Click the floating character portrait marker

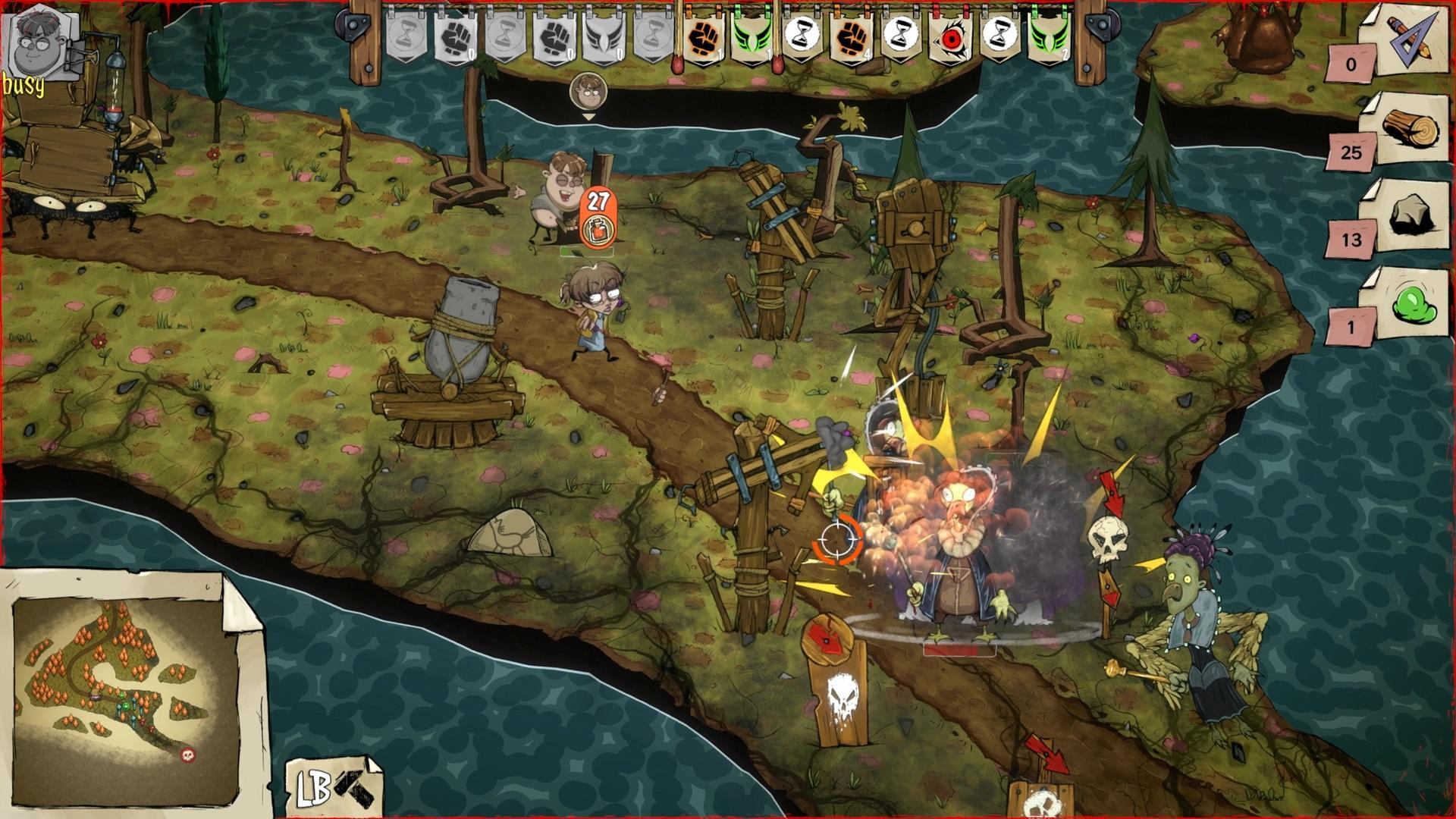tap(588, 93)
